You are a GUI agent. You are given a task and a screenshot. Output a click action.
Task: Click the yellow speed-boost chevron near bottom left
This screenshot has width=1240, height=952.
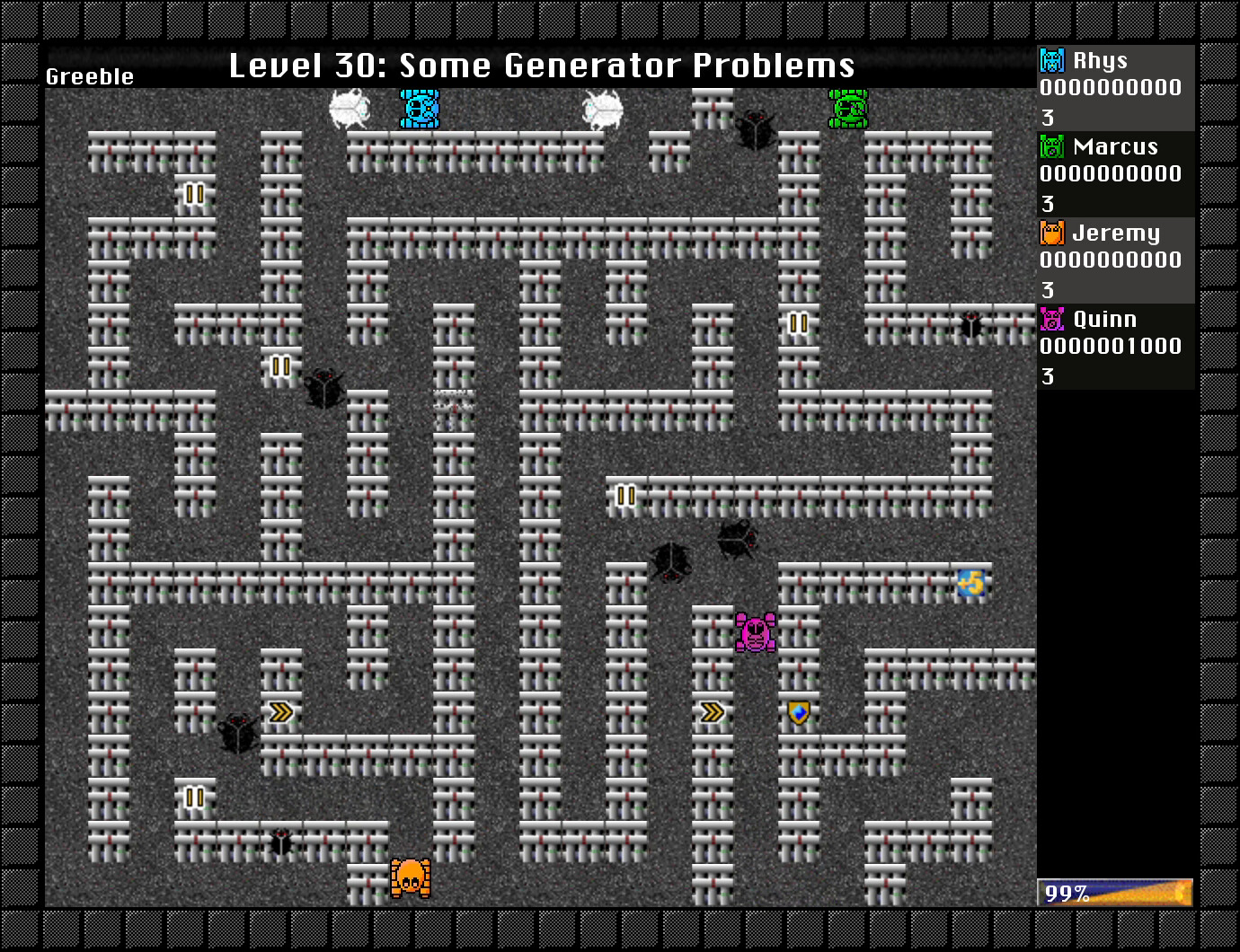[281, 710]
